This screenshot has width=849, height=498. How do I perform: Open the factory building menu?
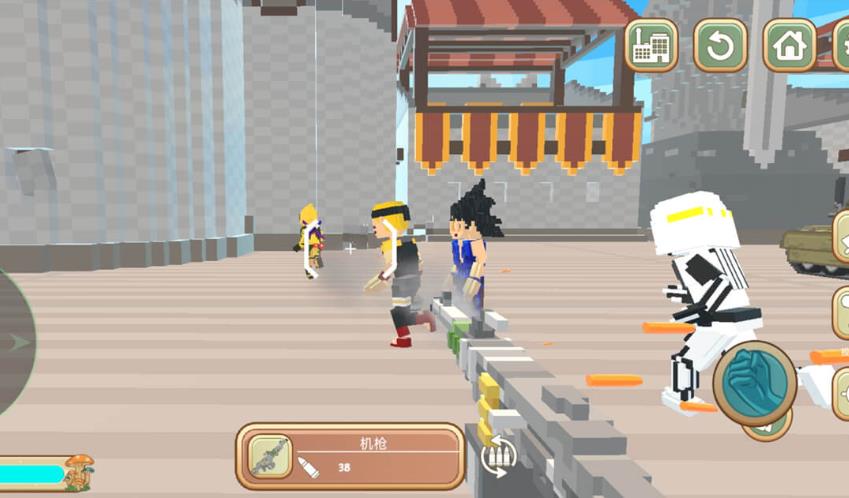651,46
